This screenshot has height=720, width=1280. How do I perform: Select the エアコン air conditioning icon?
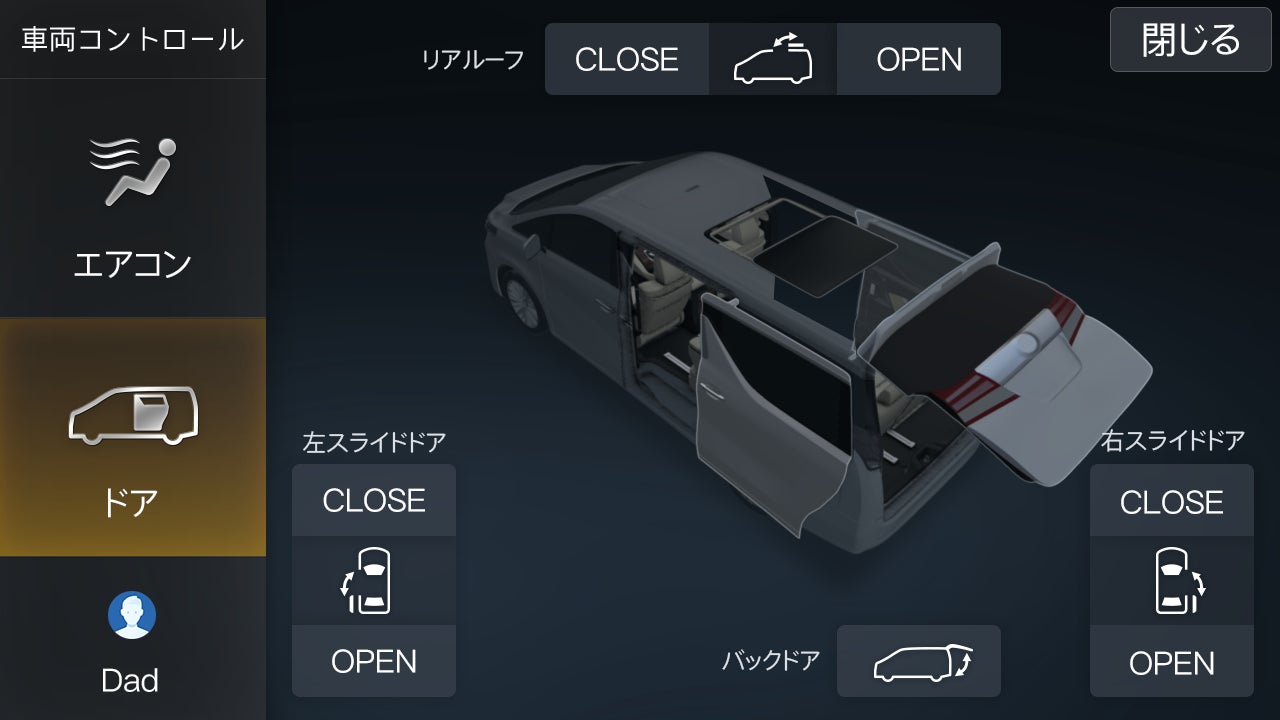133,170
